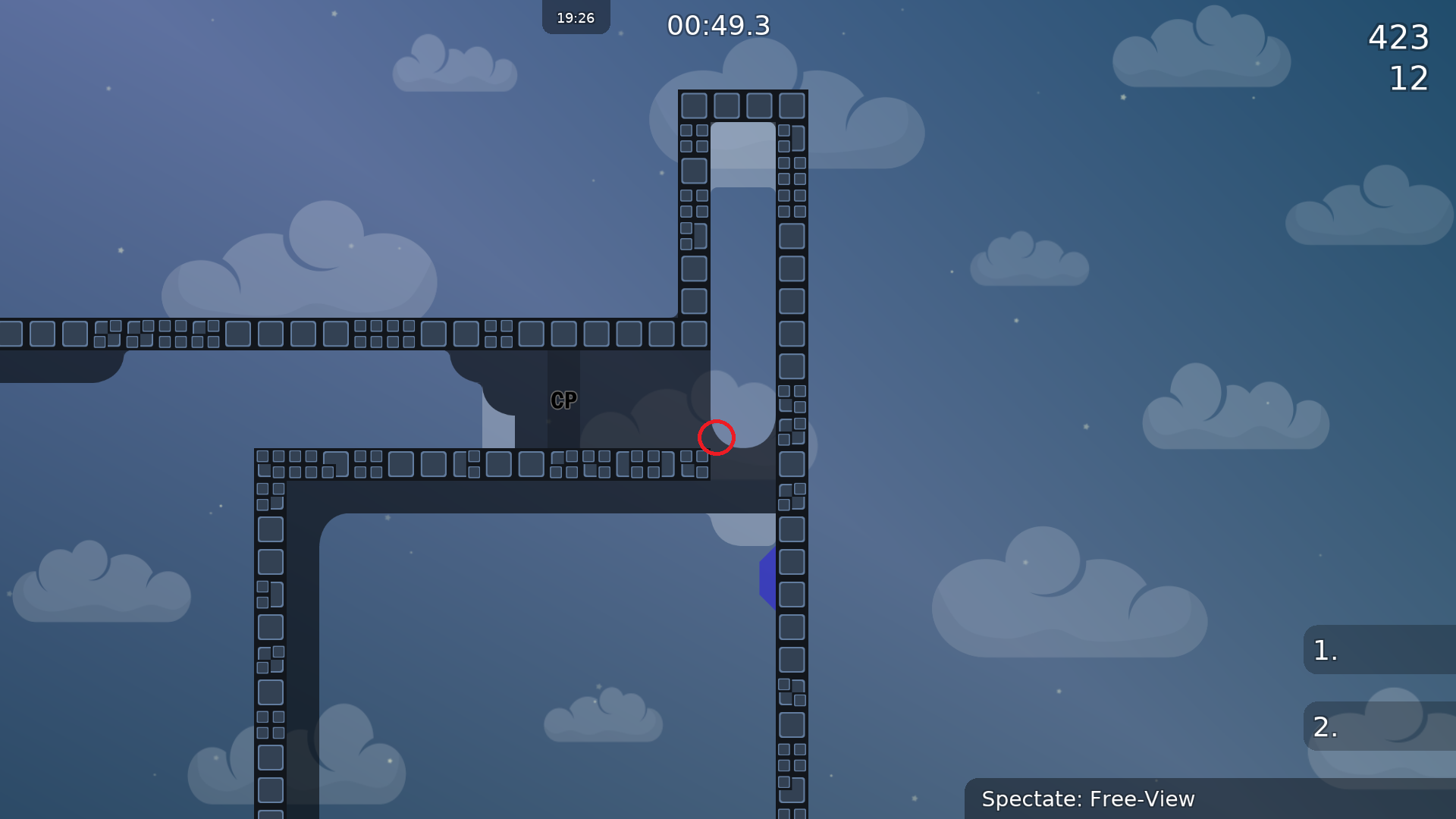Select the 19:26 time tab at top
Viewport: 1456px width, 819px height.
point(576,17)
